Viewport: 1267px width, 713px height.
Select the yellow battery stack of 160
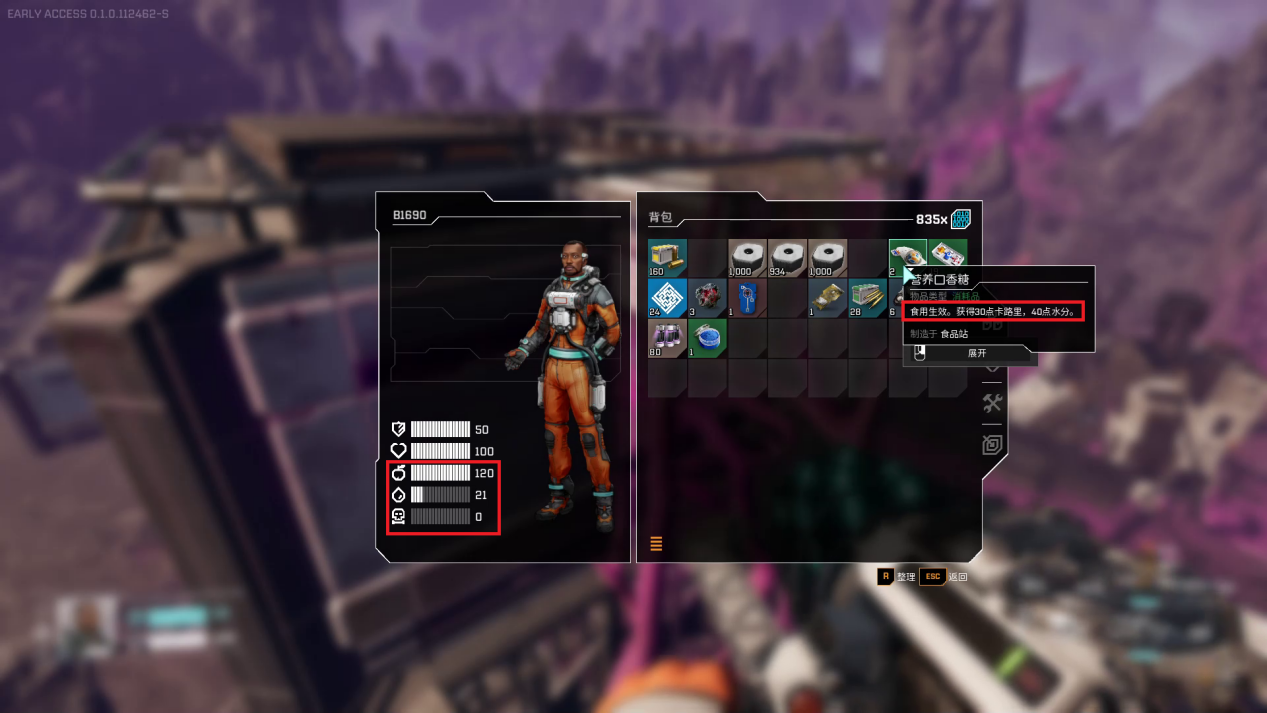[667, 258]
